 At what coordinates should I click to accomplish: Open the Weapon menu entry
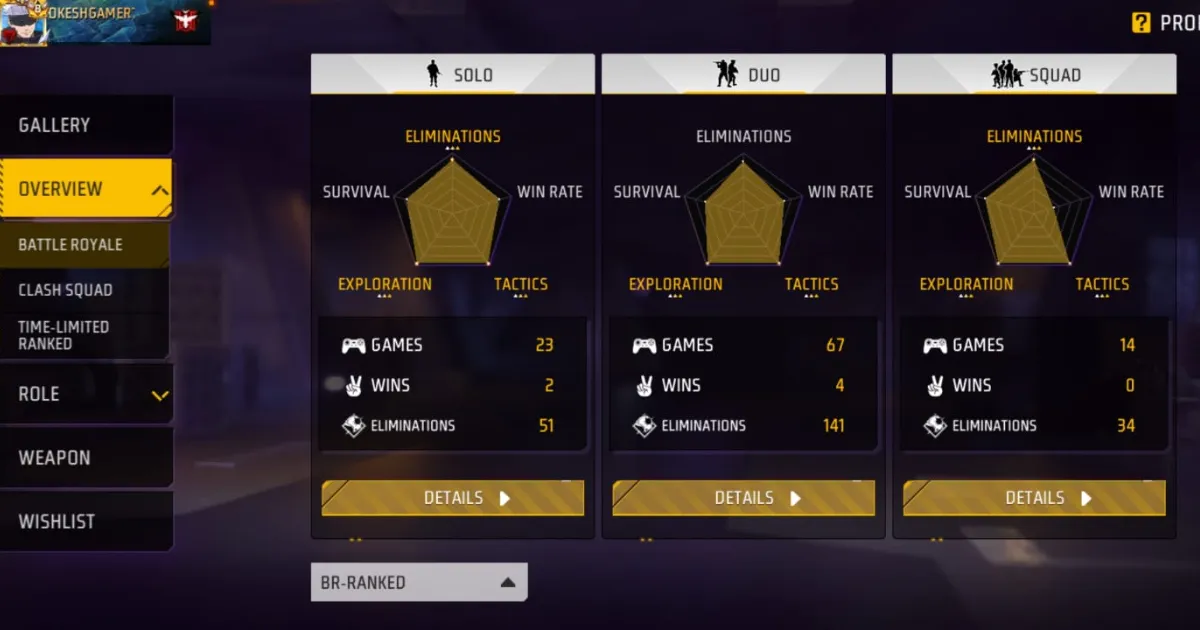85,458
